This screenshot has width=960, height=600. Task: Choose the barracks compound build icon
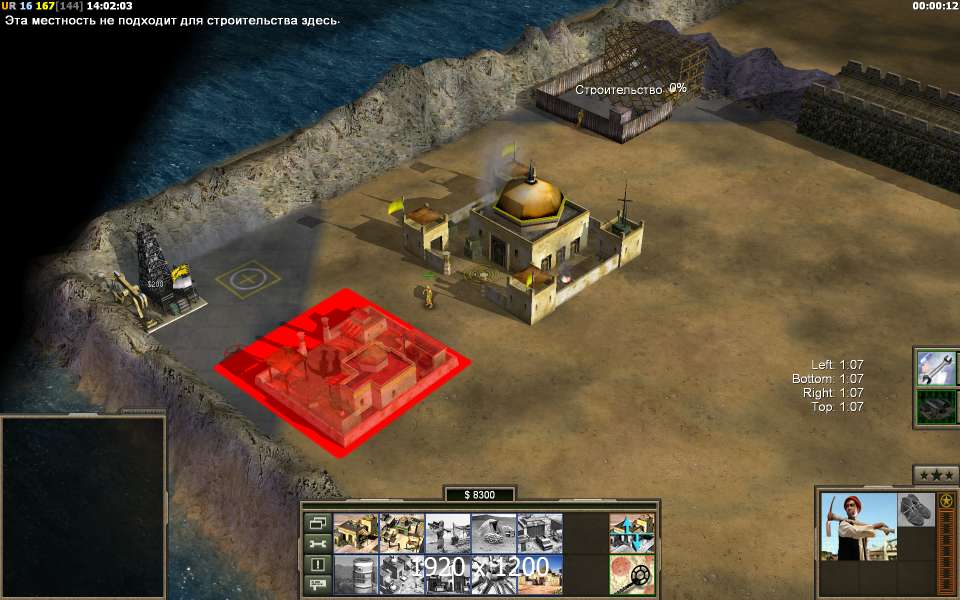[x=402, y=534]
